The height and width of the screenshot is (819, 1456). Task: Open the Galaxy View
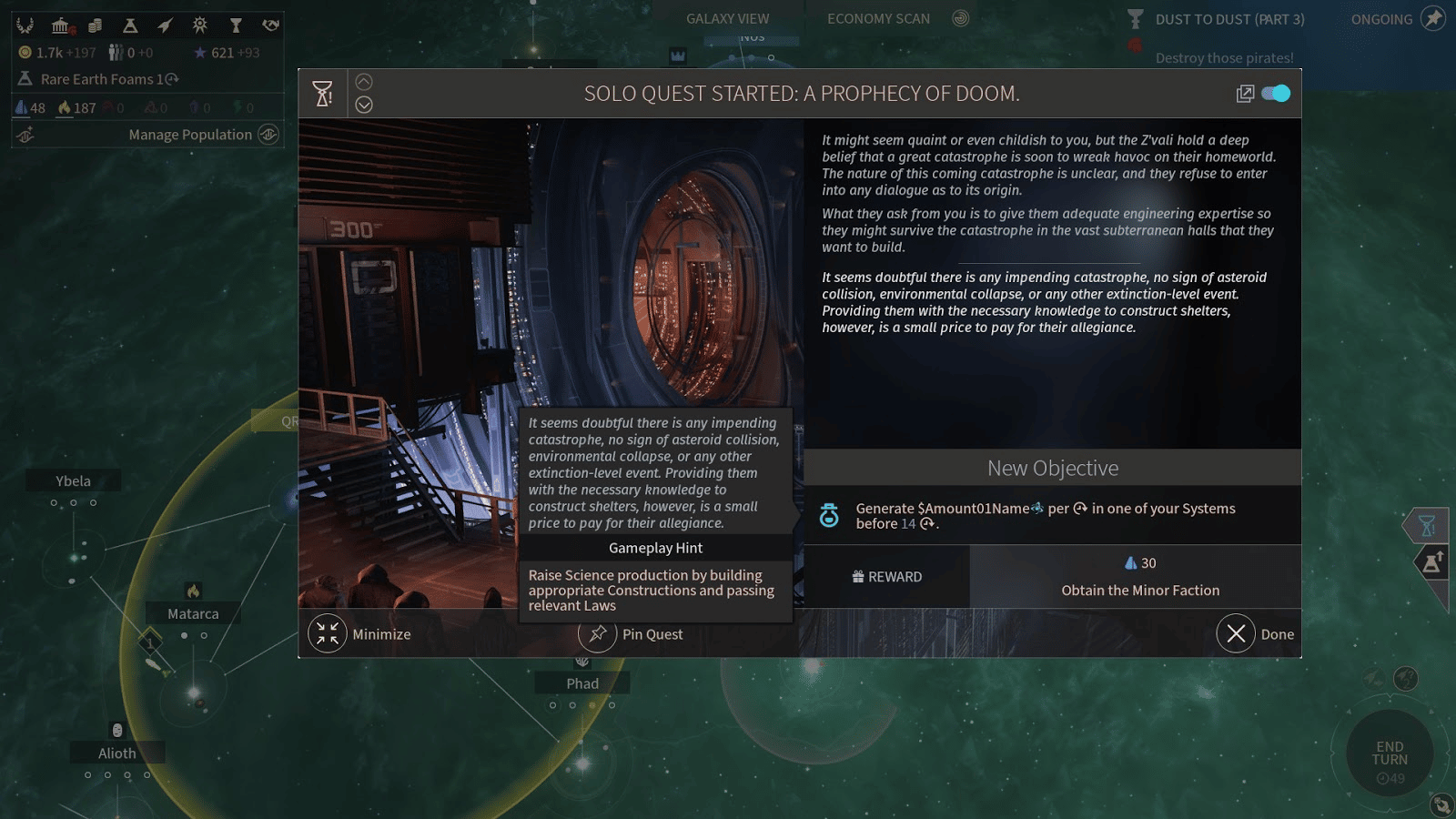pyautogui.click(x=727, y=19)
